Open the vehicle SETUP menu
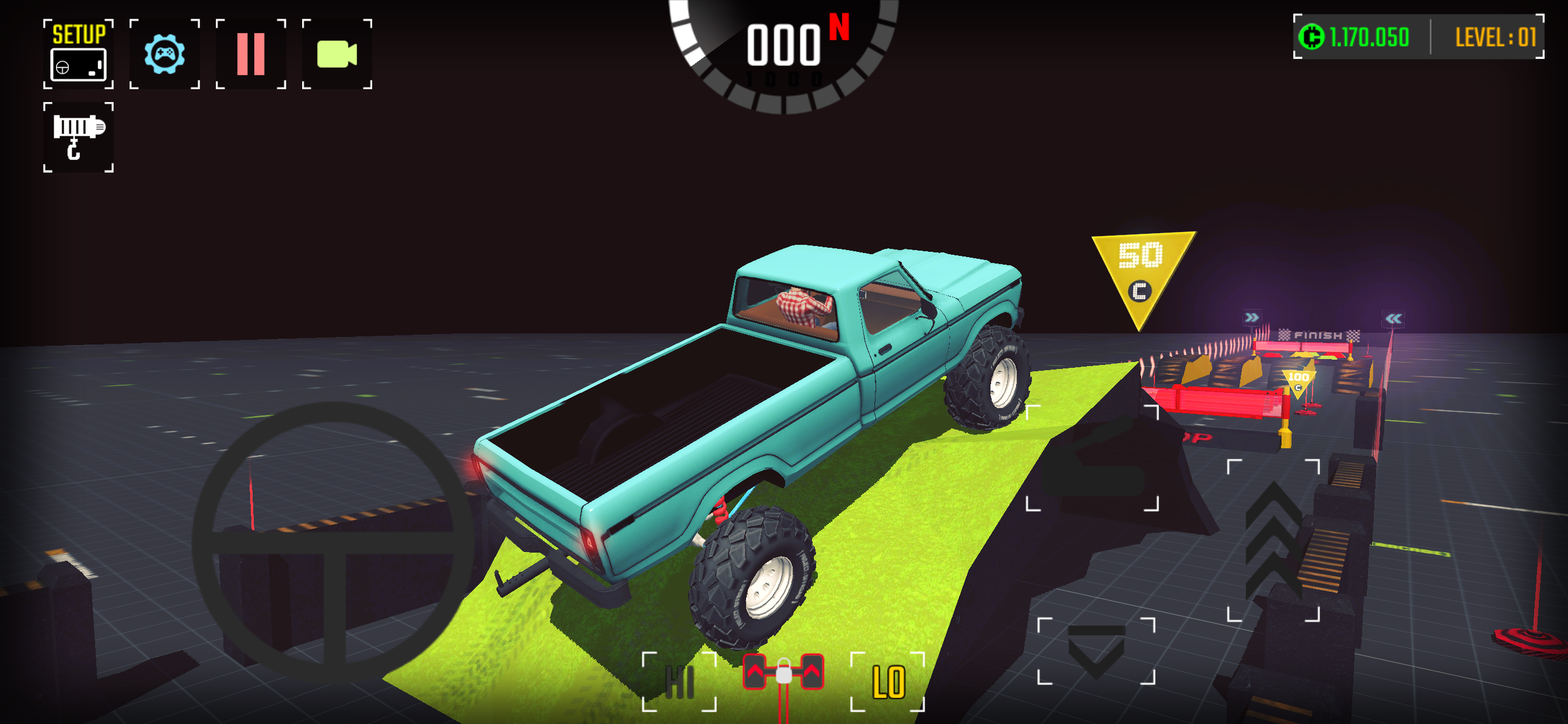 (x=78, y=54)
